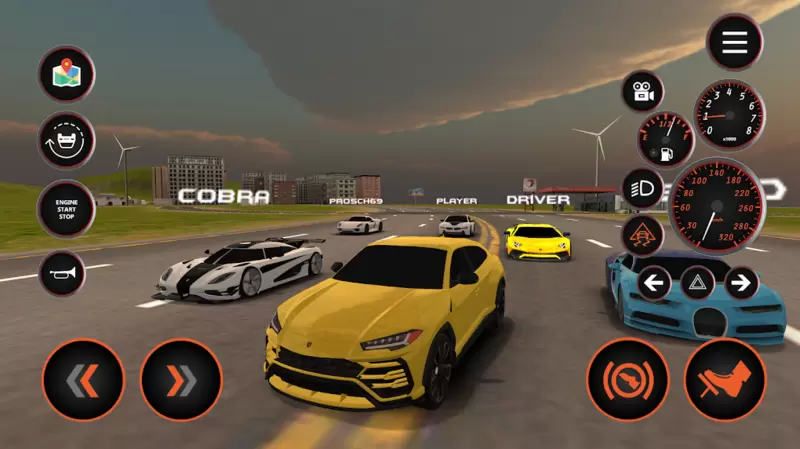This screenshot has height=449, width=800.
Task: Switch camera view with the camera icon
Action: (643, 92)
